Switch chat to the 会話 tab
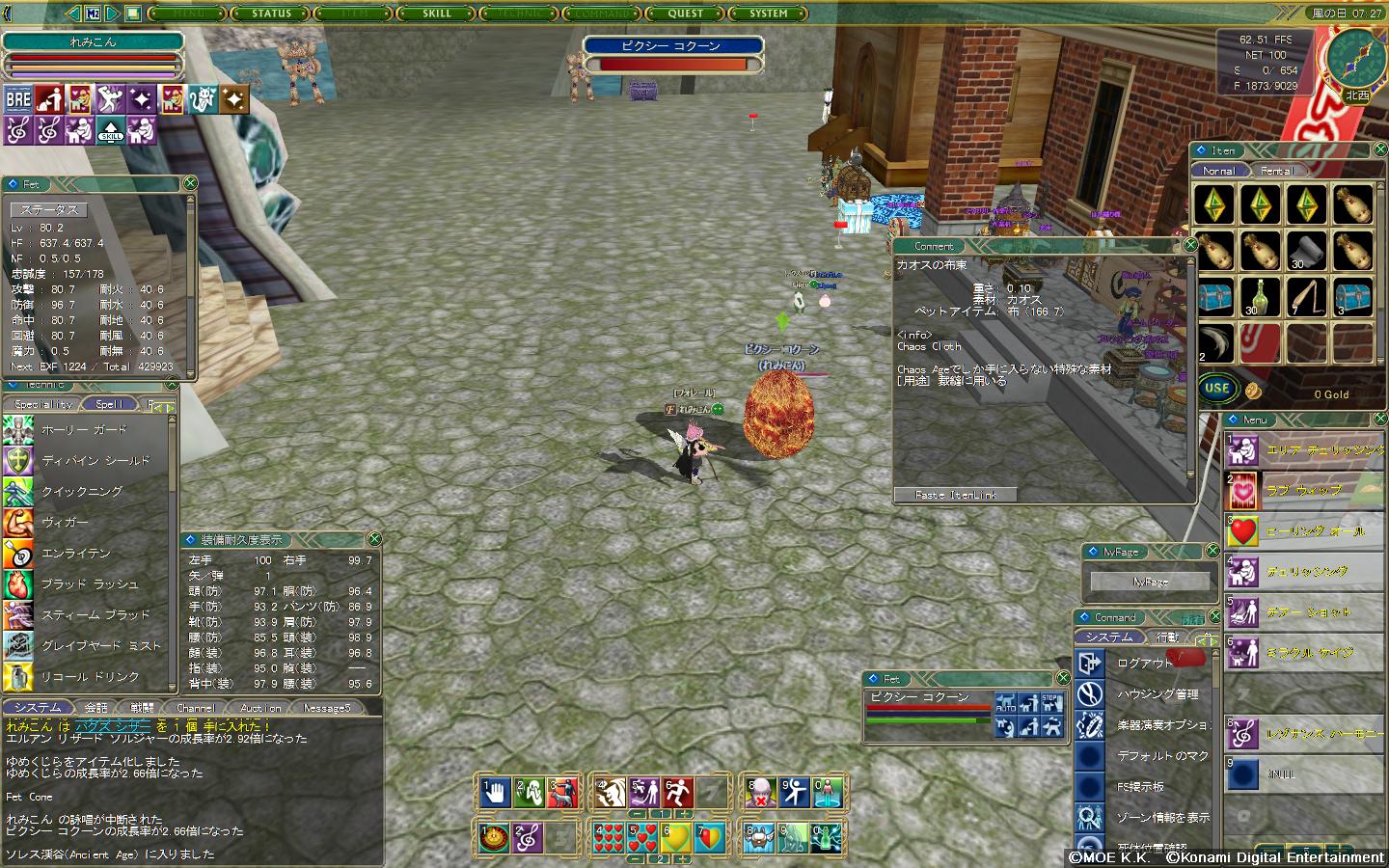The width and height of the screenshot is (1389, 868). point(96,708)
